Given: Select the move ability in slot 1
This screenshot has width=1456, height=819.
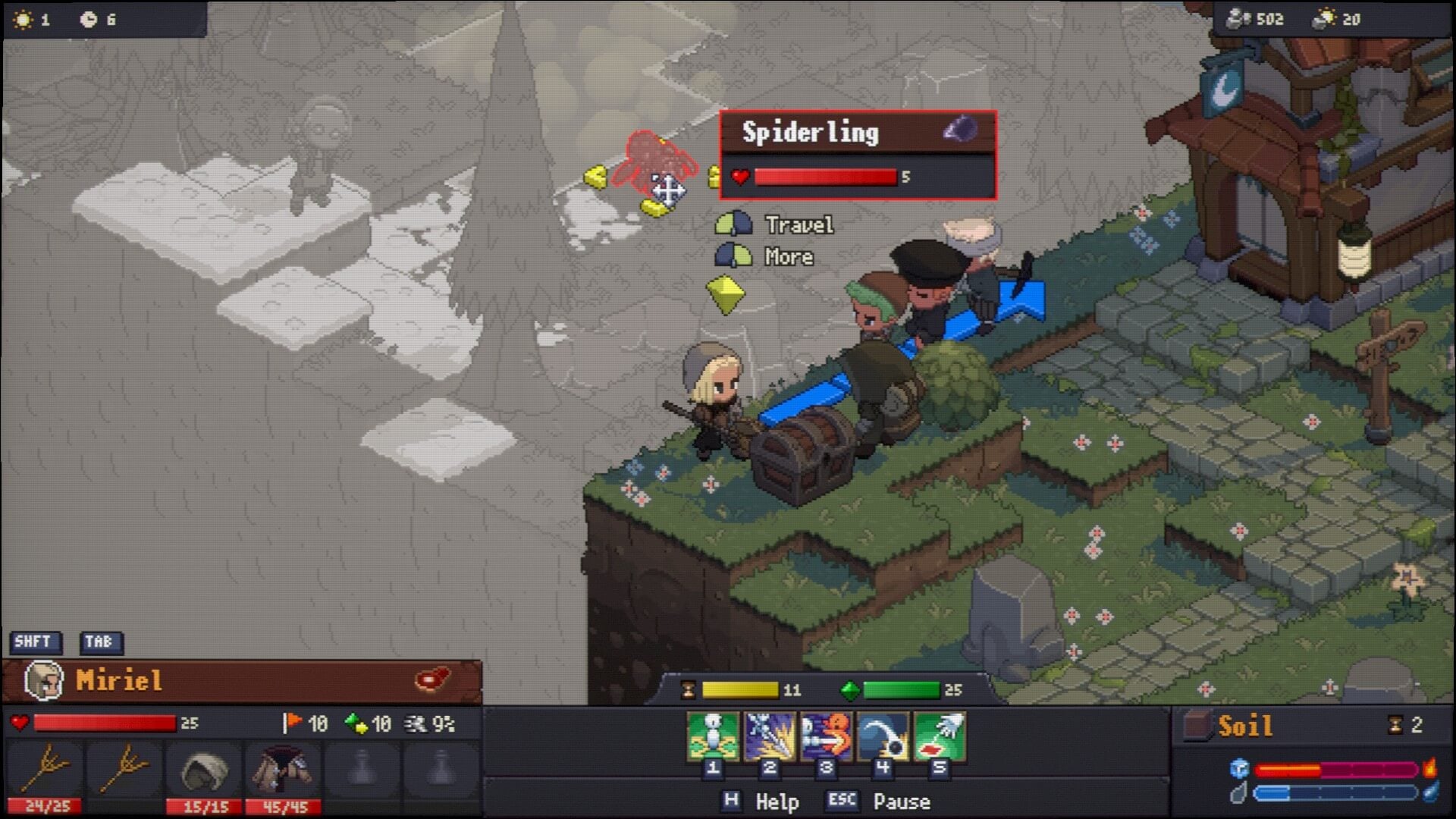Looking at the screenshot, I should (x=712, y=736).
